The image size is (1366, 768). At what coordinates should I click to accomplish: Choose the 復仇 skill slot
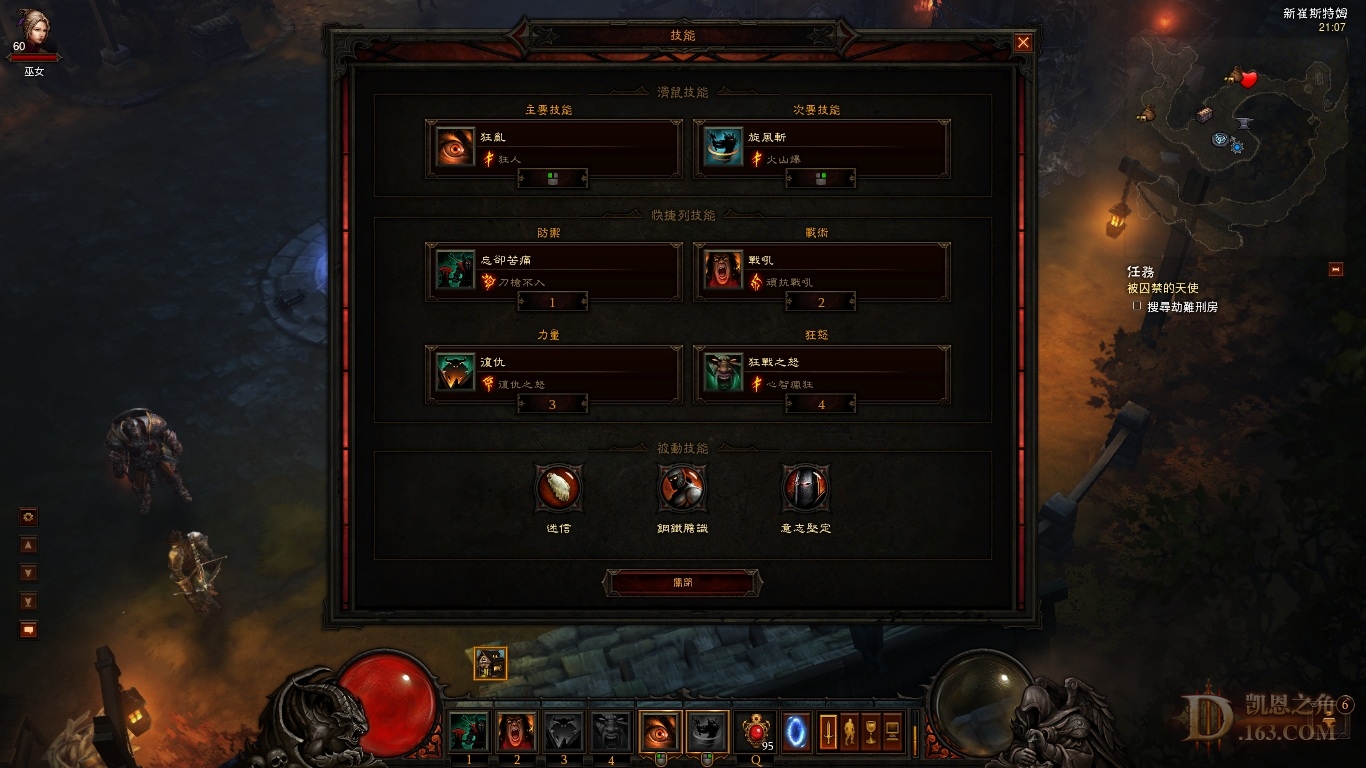click(553, 372)
